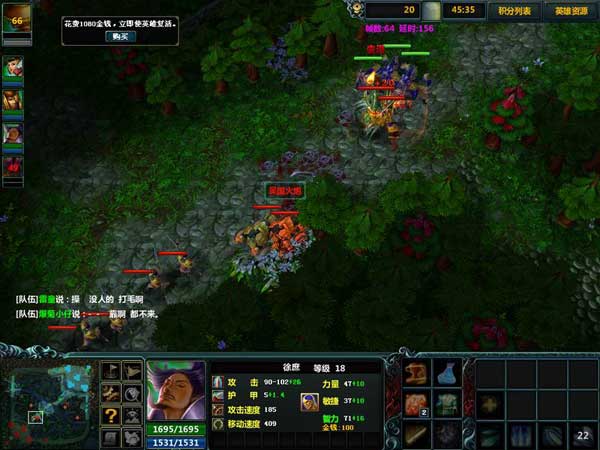
Task: Open the 积分列表 scoreboard
Action: (x=515, y=11)
